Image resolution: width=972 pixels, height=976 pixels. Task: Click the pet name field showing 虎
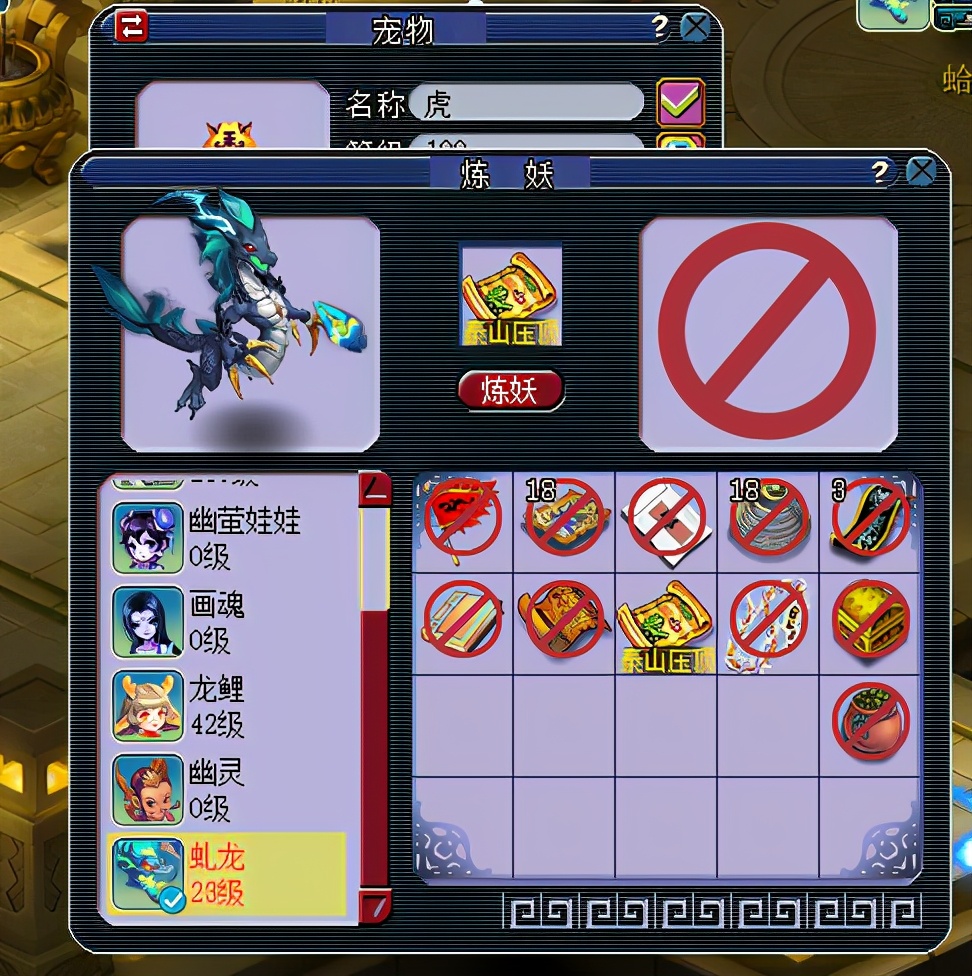(x=526, y=102)
